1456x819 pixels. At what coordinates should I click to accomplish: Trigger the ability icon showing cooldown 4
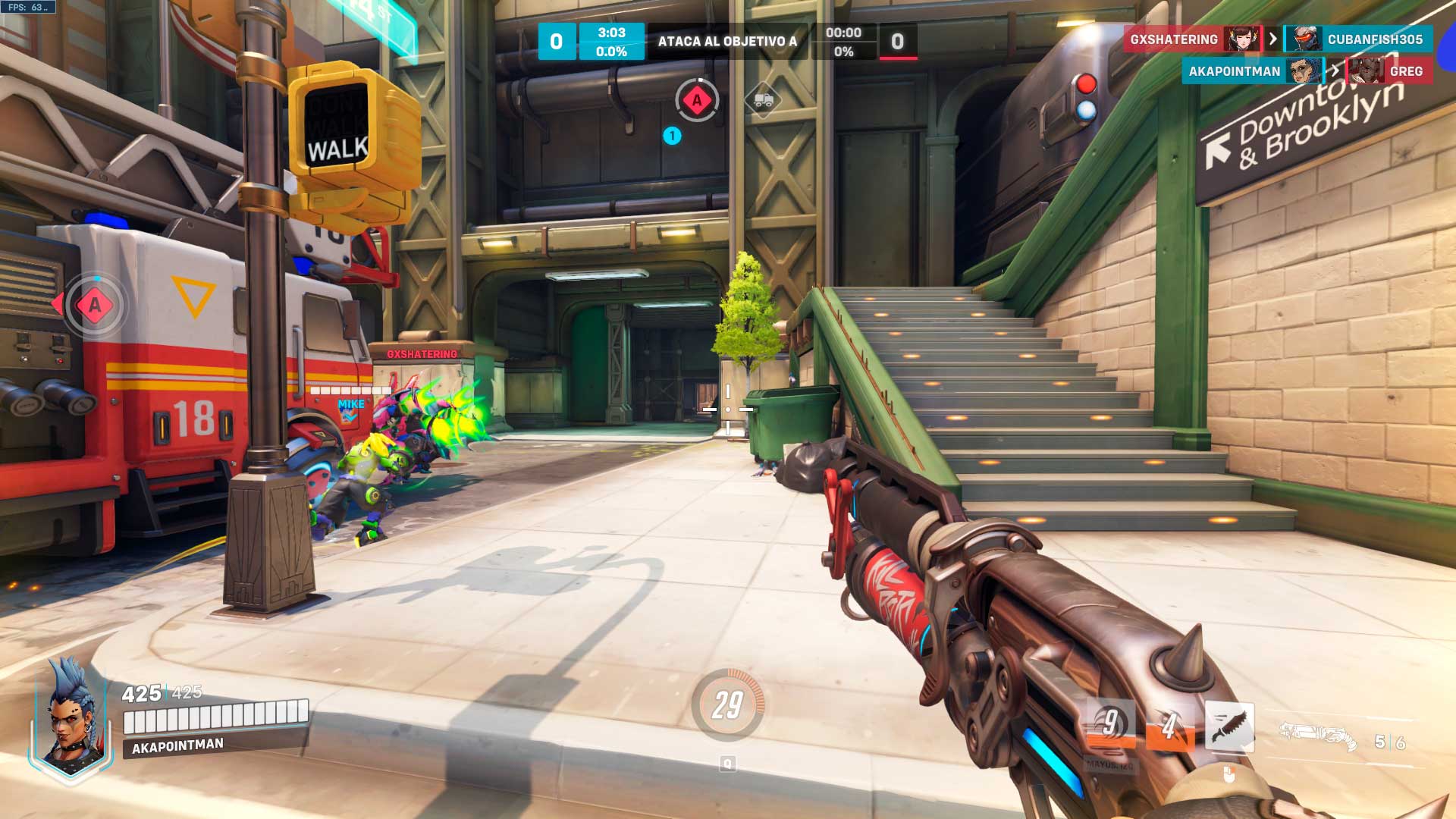pos(1170,726)
